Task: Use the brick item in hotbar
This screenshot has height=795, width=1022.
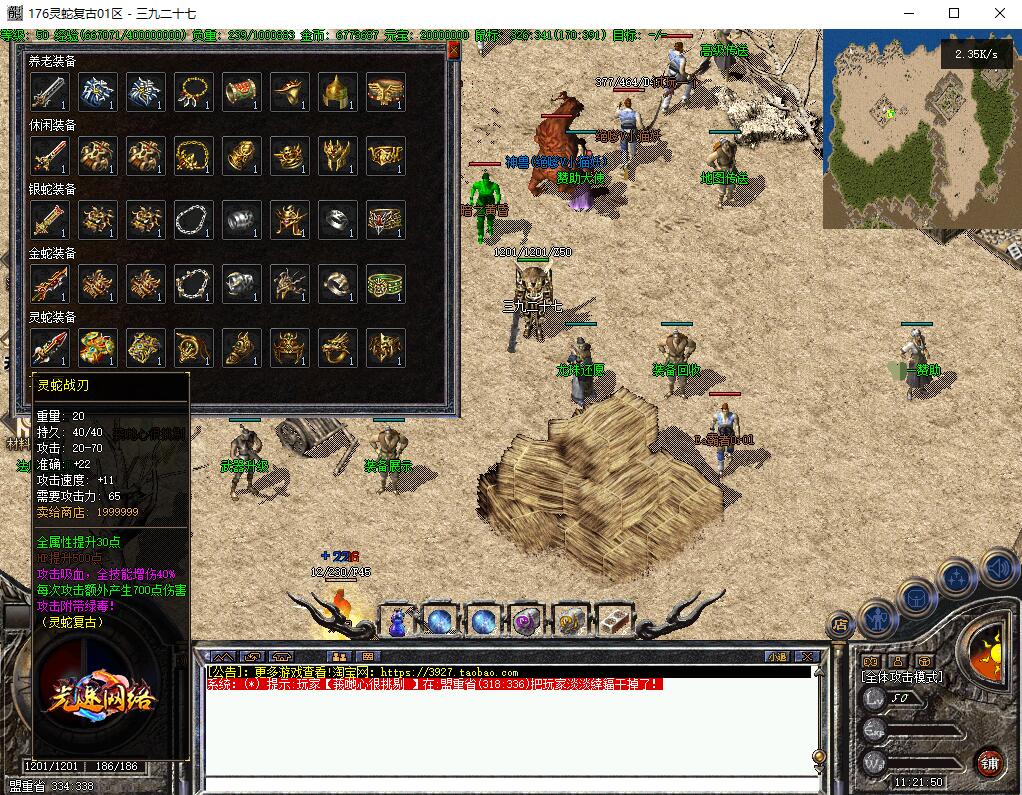Action: click(614, 622)
